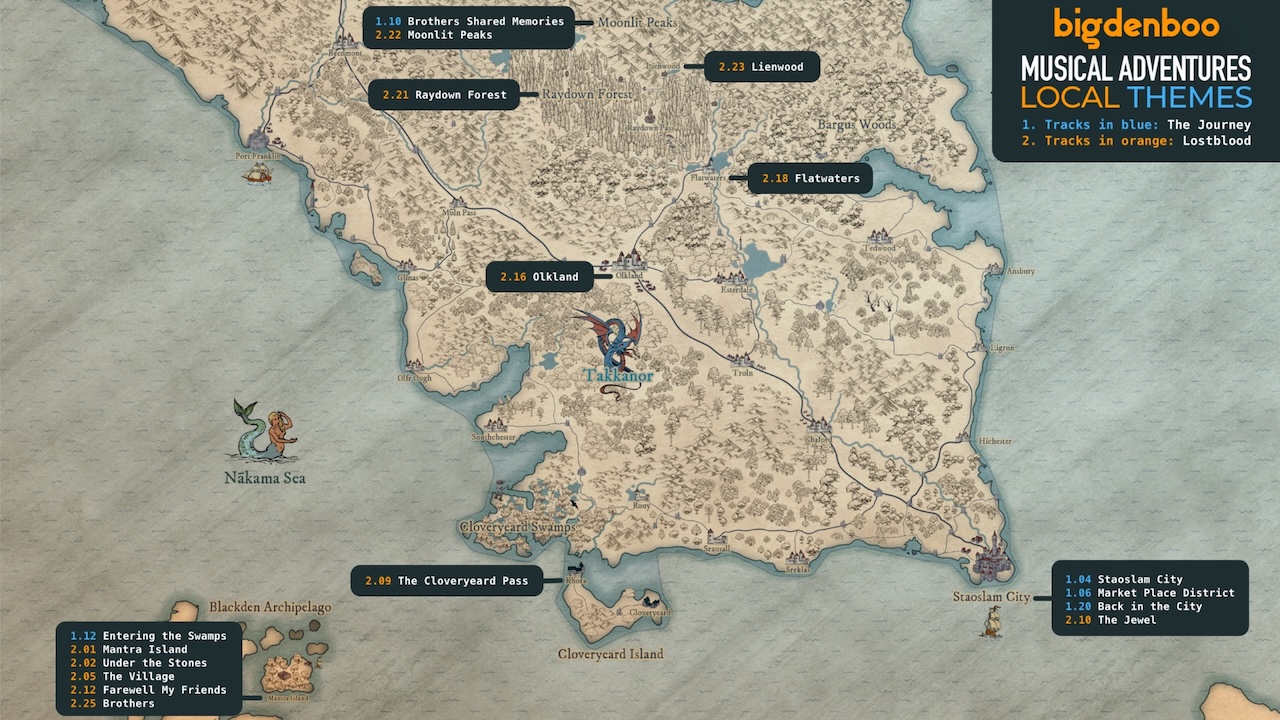The width and height of the screenshot is (1280, 720).
Task: Select the Farewell My Friends track
Action: 148,690
